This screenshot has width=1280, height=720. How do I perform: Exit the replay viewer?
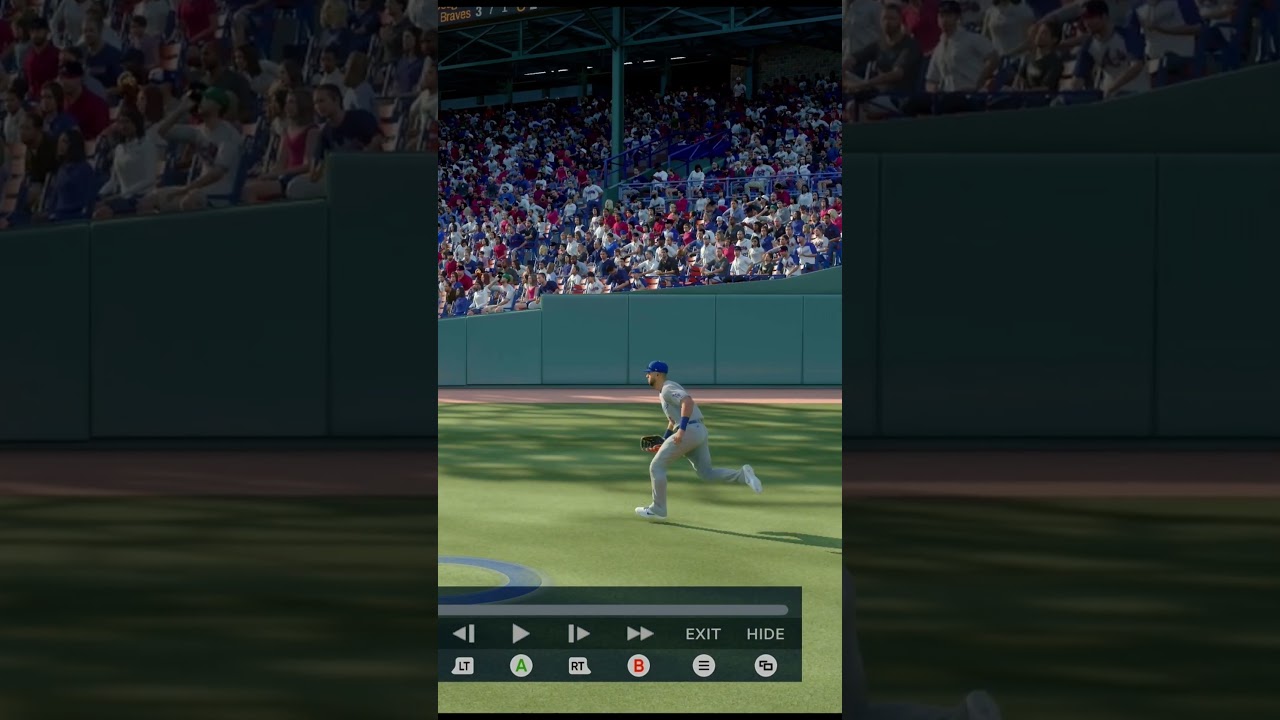coord(703,634)
